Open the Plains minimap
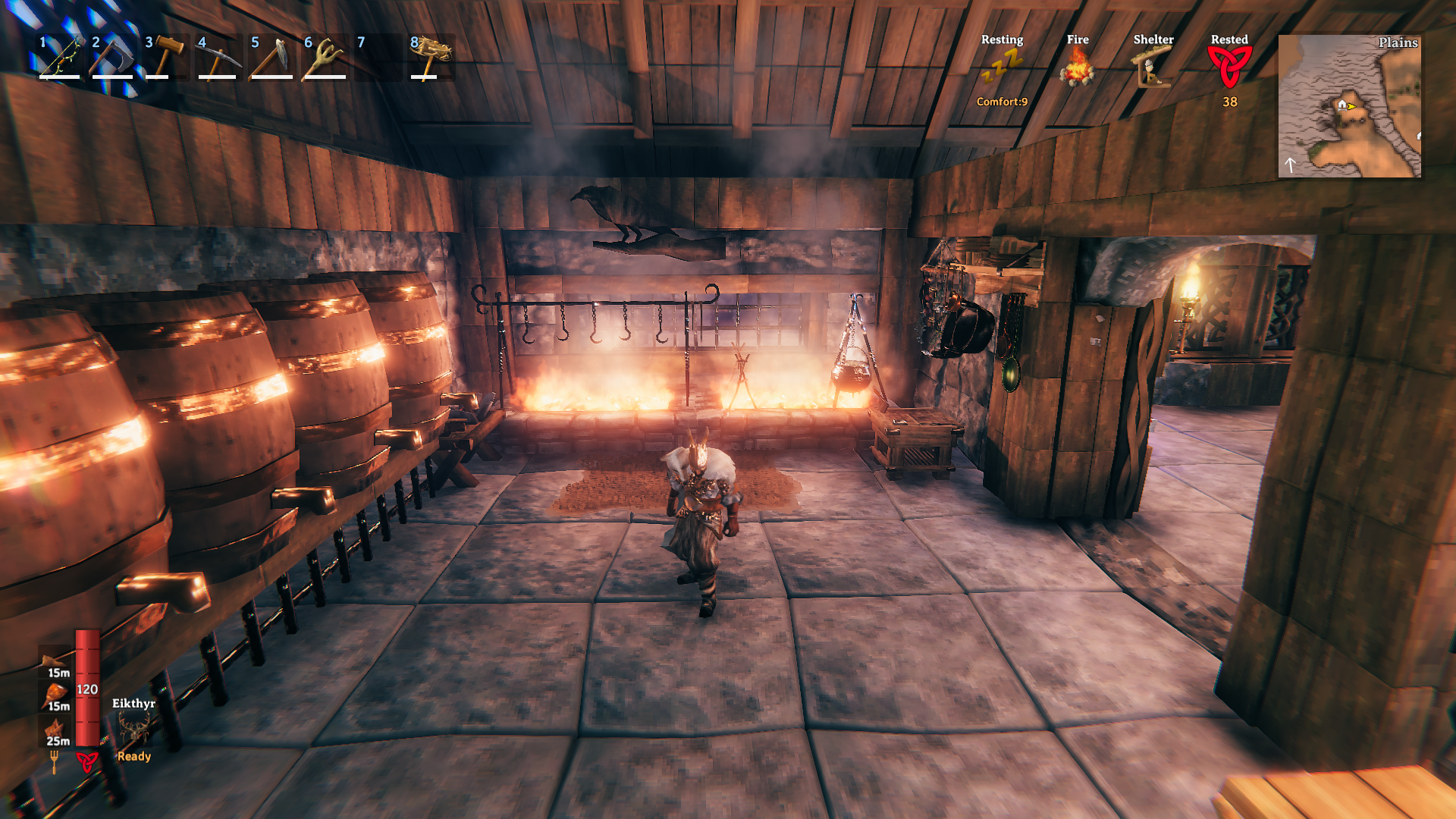Viewport: 1456px width, 819px height. tap(1349, 106)
